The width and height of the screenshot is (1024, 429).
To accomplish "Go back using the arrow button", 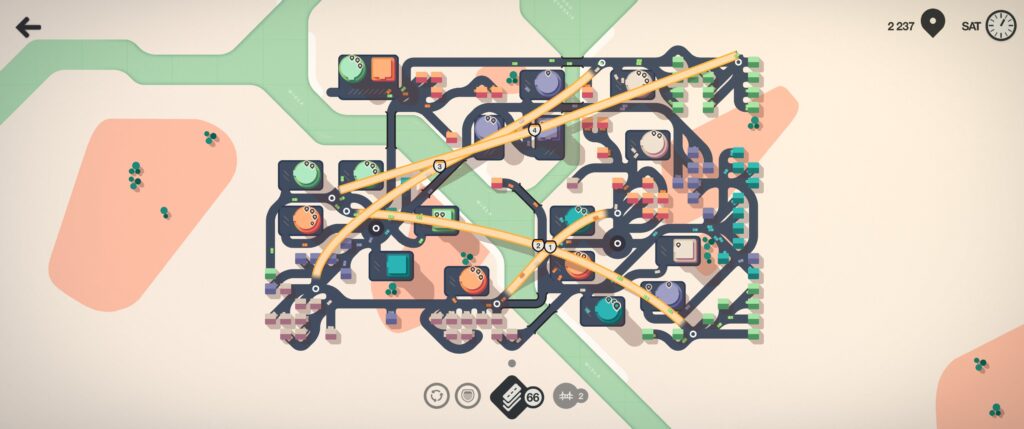I will click(x=28, y=27).
